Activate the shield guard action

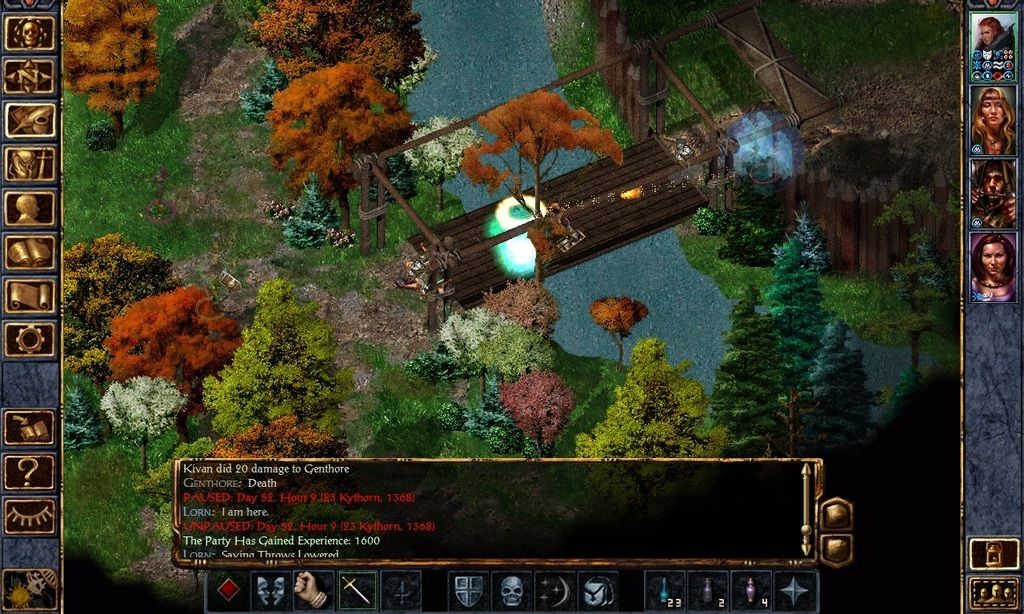(x=468, y=591)
